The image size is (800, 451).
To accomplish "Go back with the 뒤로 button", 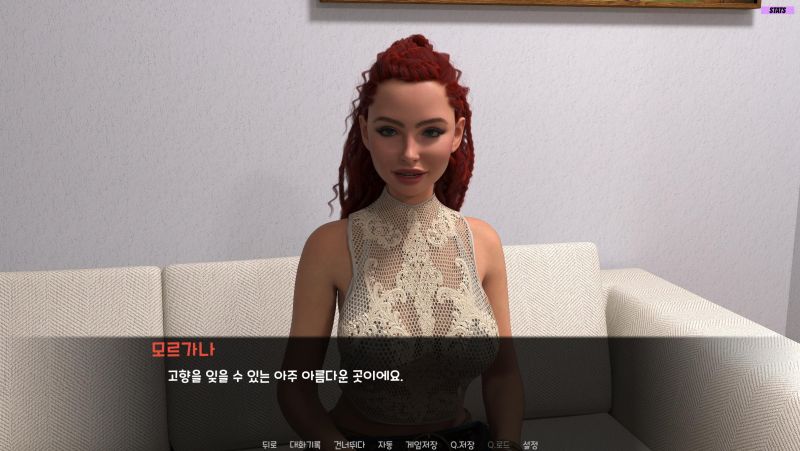I will coord(269,444).
